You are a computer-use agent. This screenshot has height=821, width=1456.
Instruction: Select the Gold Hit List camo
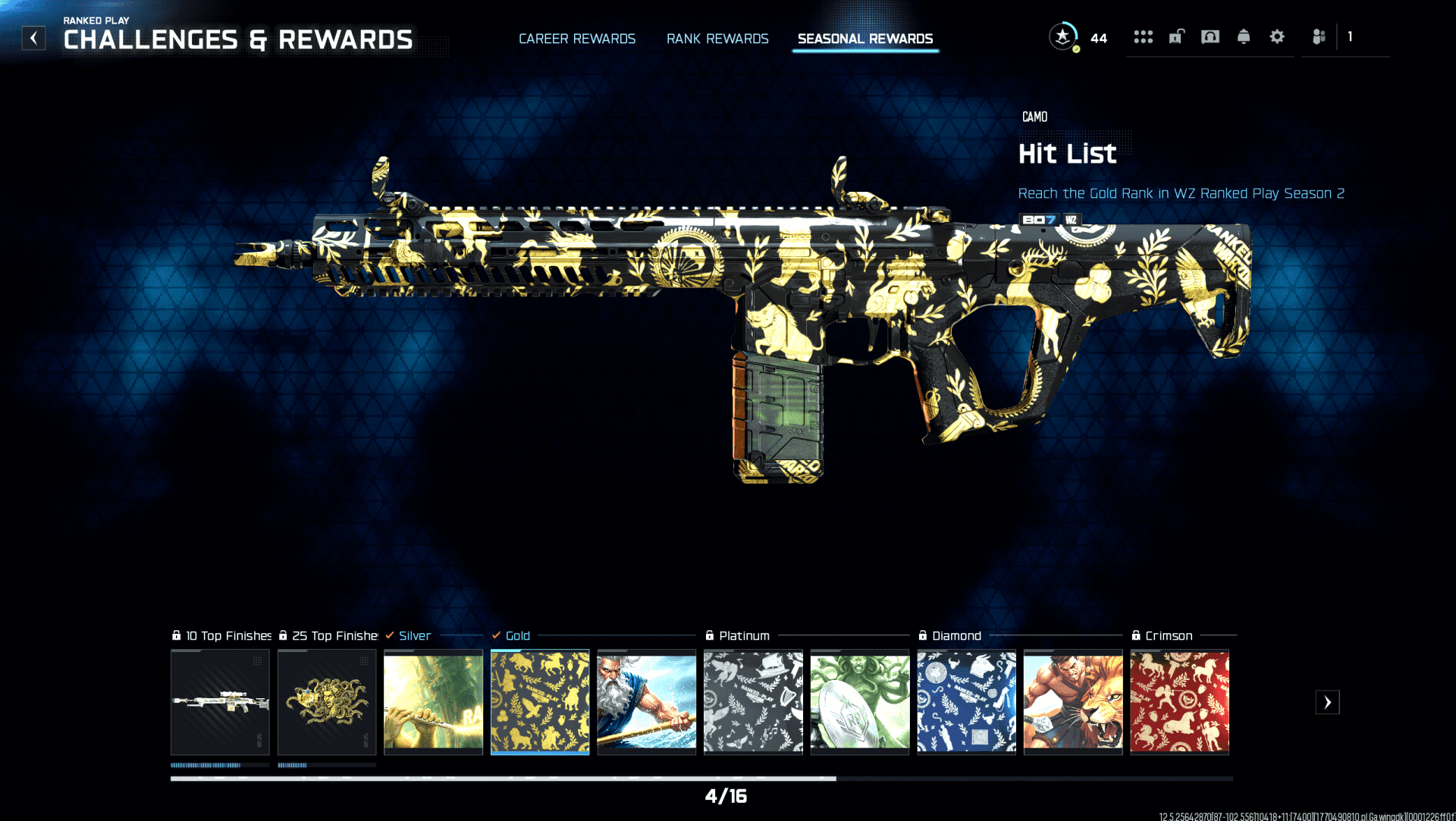540,702
